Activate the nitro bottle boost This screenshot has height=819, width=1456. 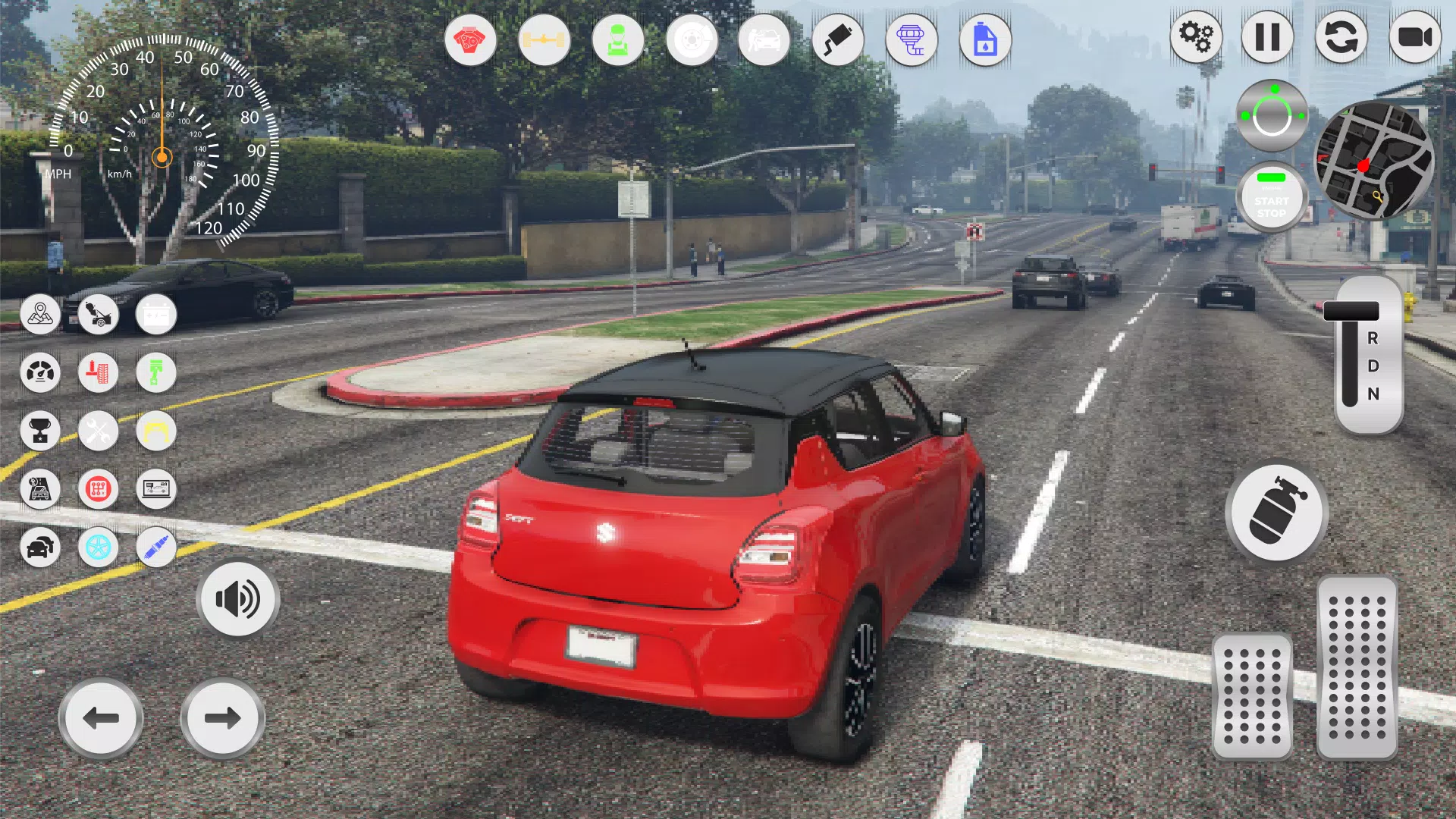click(x=1276, y=513)
